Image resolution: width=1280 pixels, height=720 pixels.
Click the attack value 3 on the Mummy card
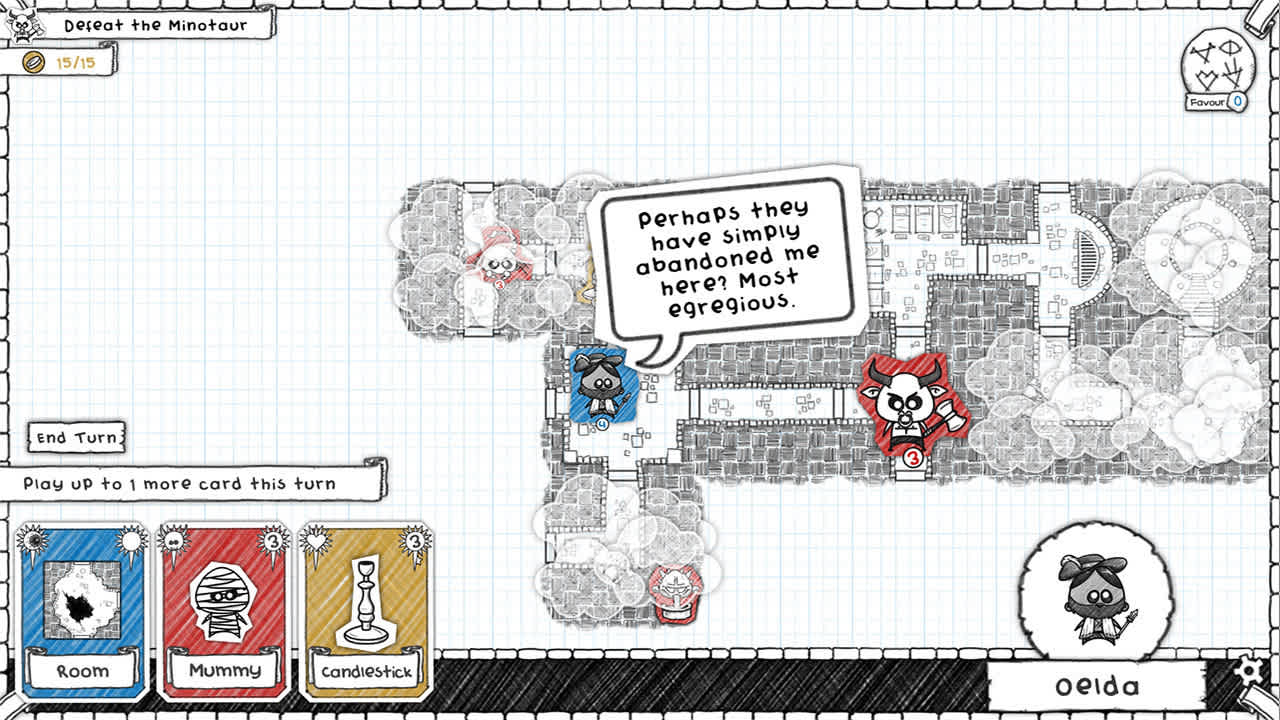pos(275,542)
